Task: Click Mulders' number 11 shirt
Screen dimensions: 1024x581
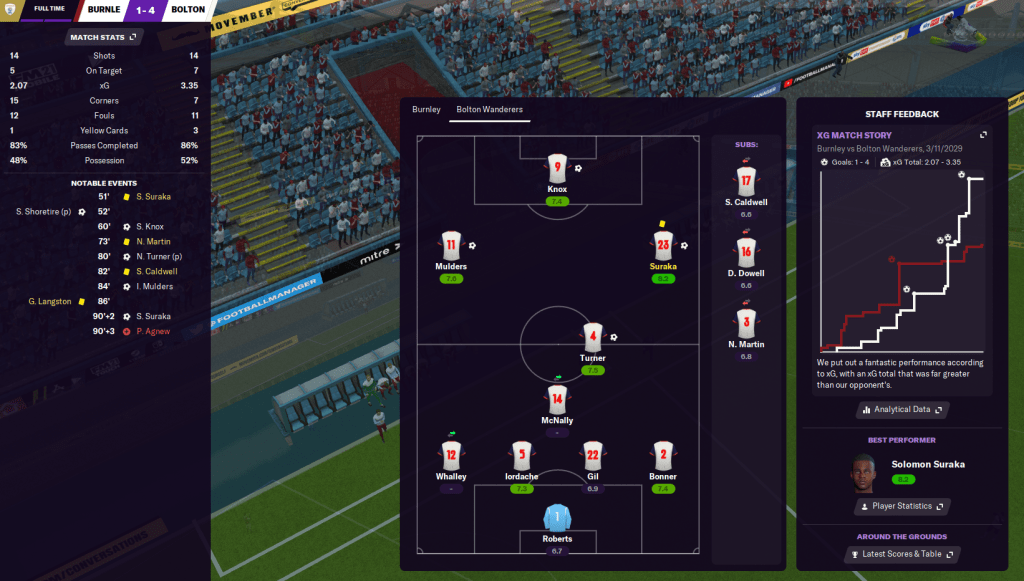Action: click(450, 245)
